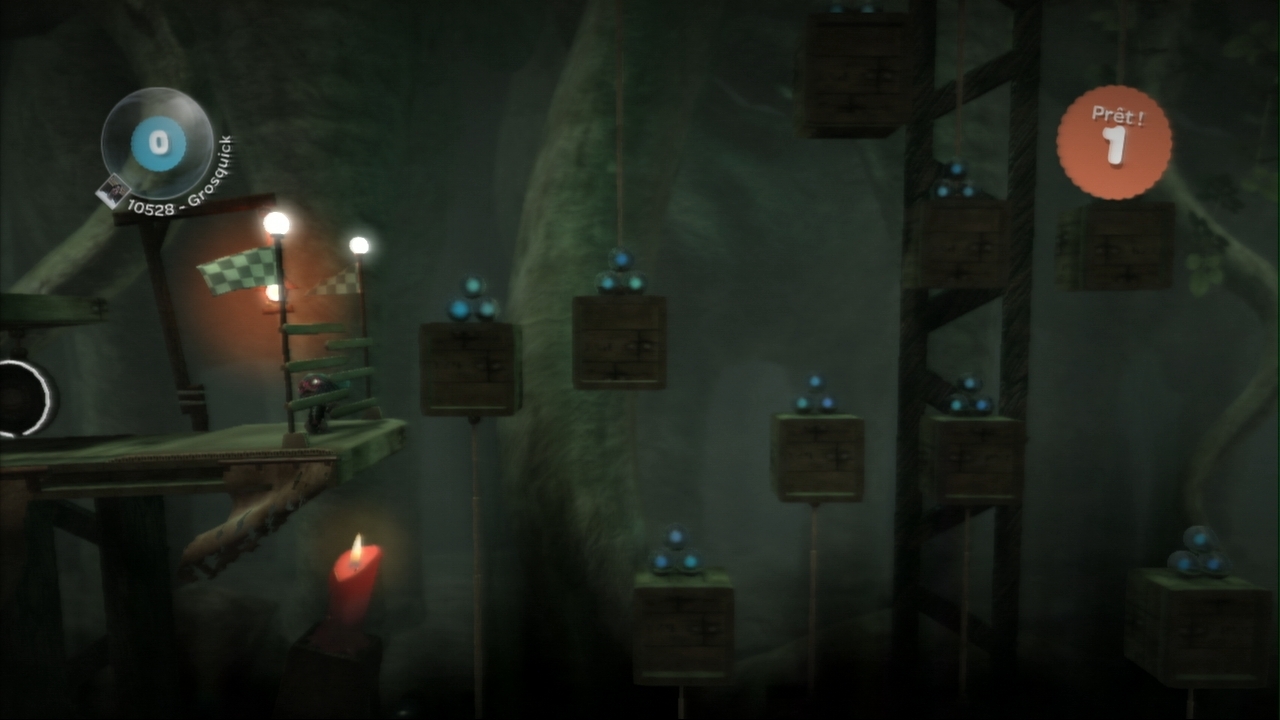Click the player photo beside the Grosquick name

[115, 190]
